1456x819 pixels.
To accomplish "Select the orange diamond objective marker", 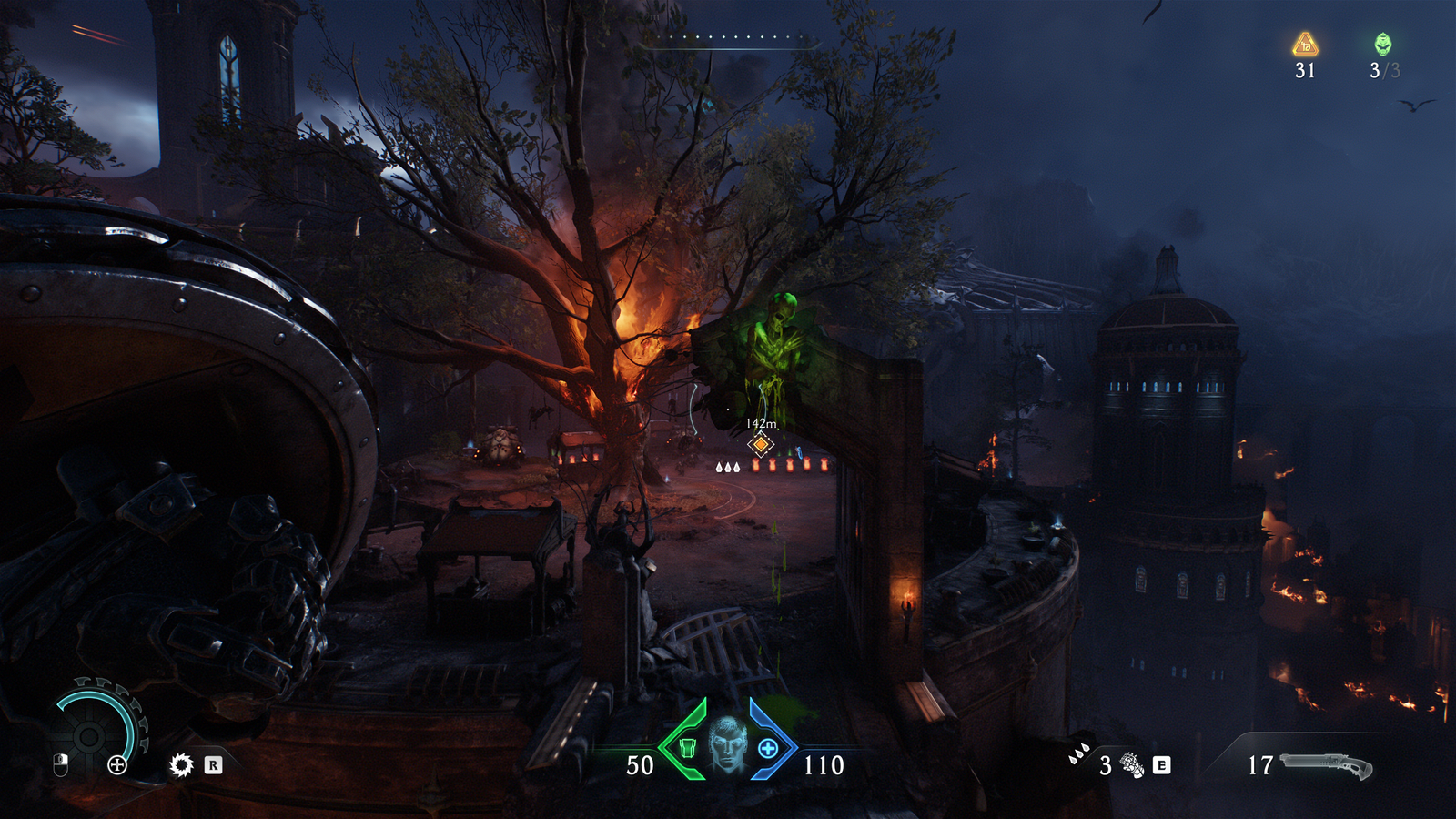I will pos(761,444).
